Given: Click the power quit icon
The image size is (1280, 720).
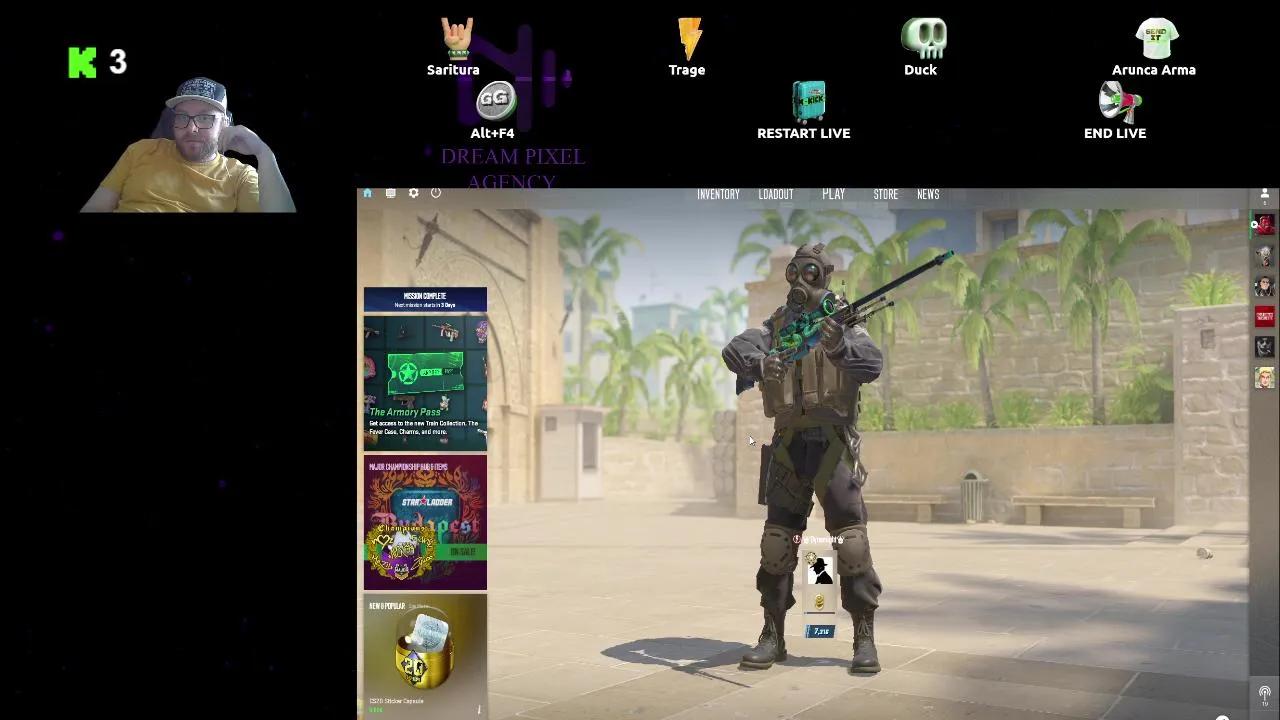Looking at the screenshot, I should click(x=435, y=193).
